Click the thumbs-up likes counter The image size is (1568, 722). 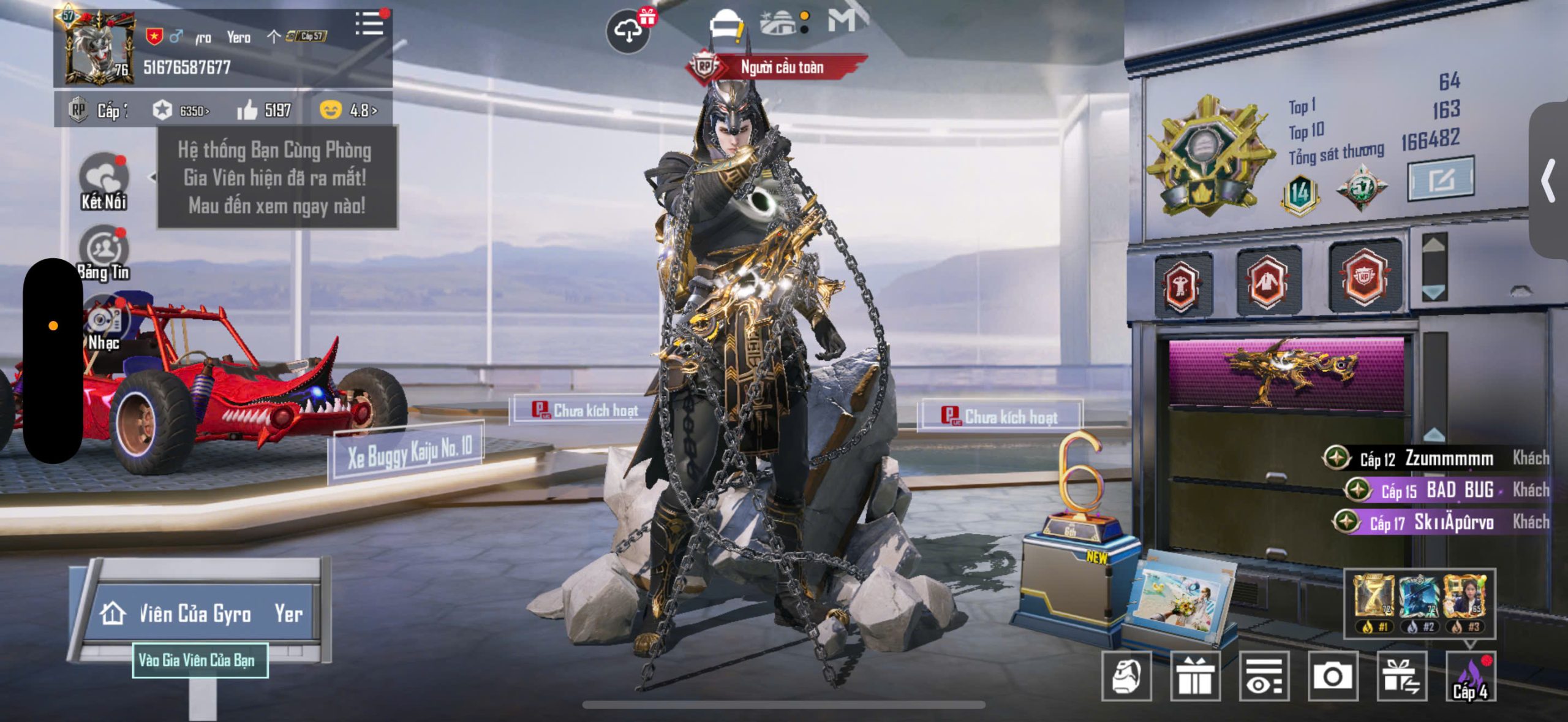(264, 110)
